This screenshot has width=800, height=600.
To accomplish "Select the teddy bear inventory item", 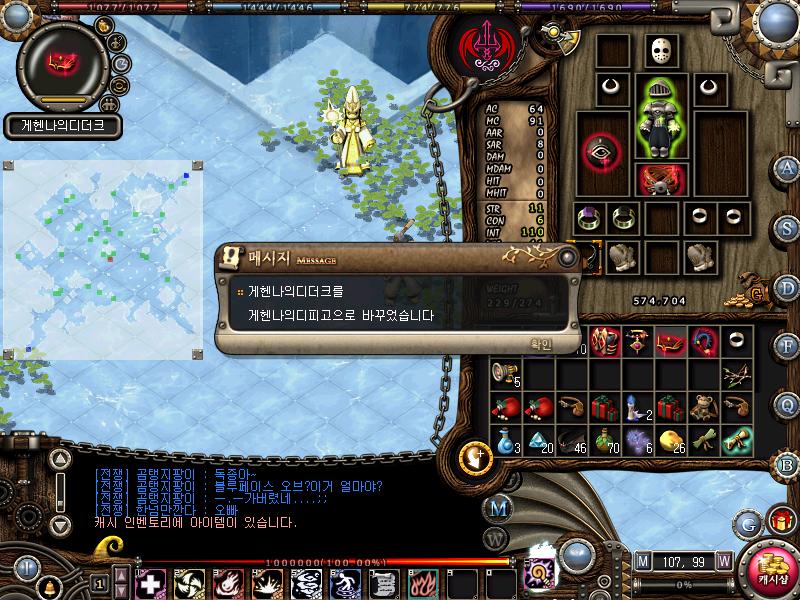I will click(705, 406).
